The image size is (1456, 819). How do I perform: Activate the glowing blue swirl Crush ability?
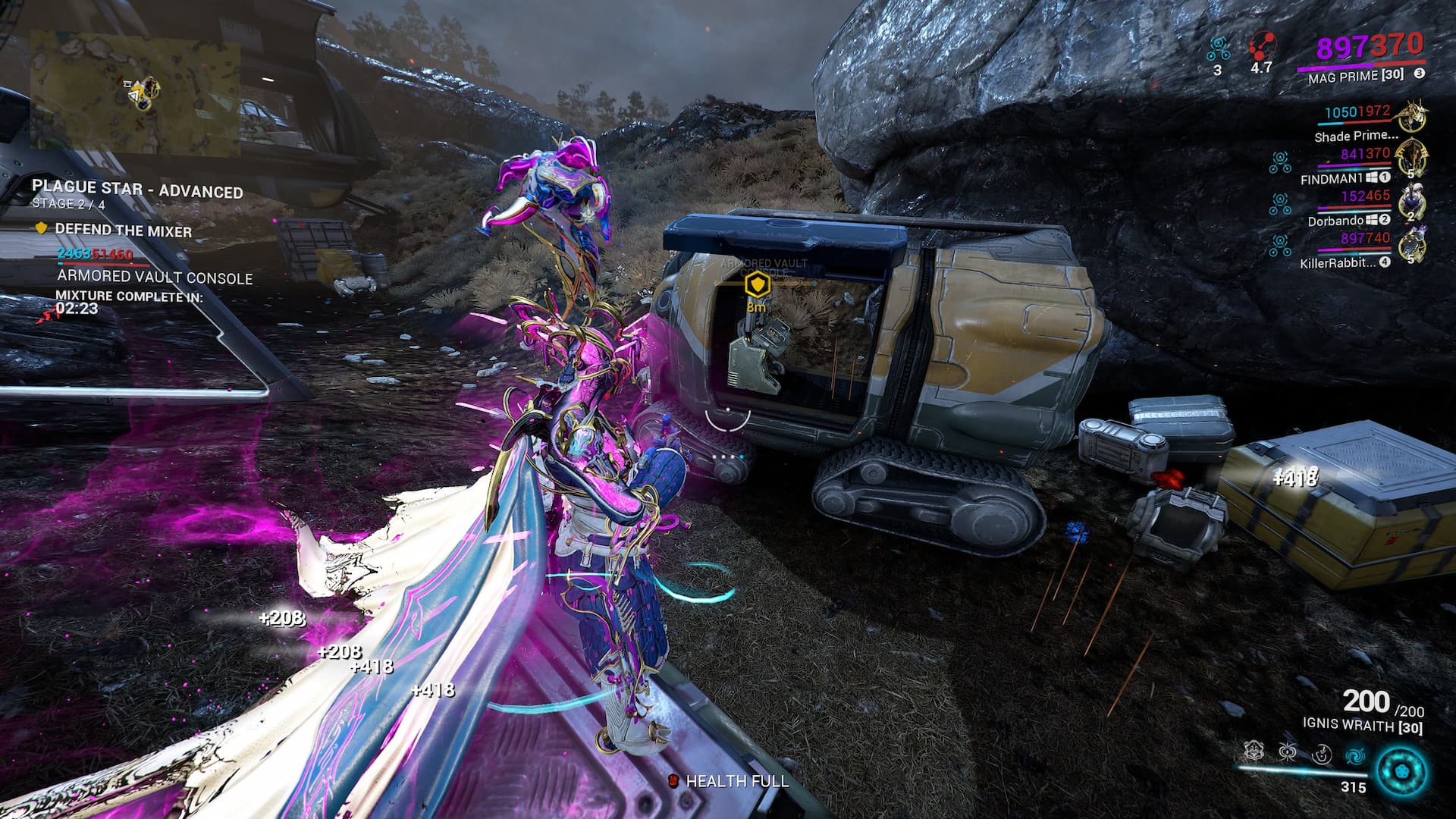1354,755
